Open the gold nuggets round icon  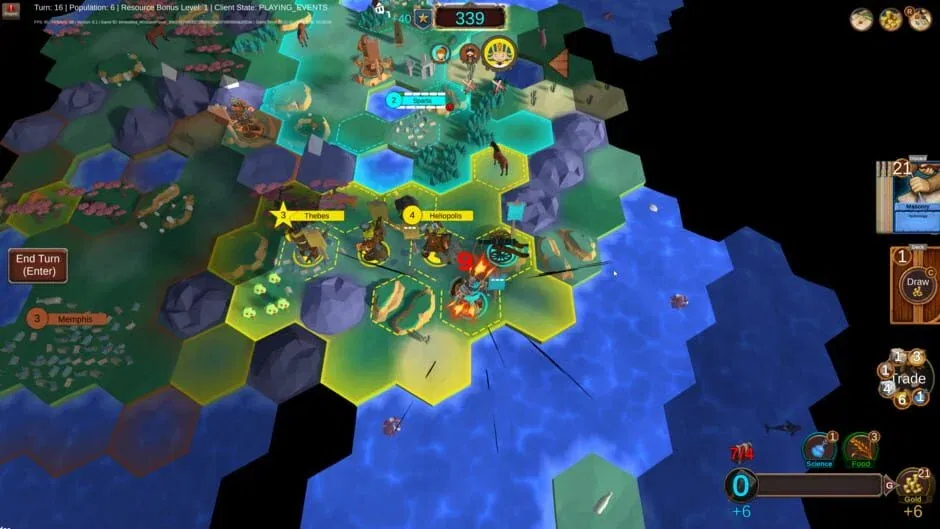[x=890, y=19]
